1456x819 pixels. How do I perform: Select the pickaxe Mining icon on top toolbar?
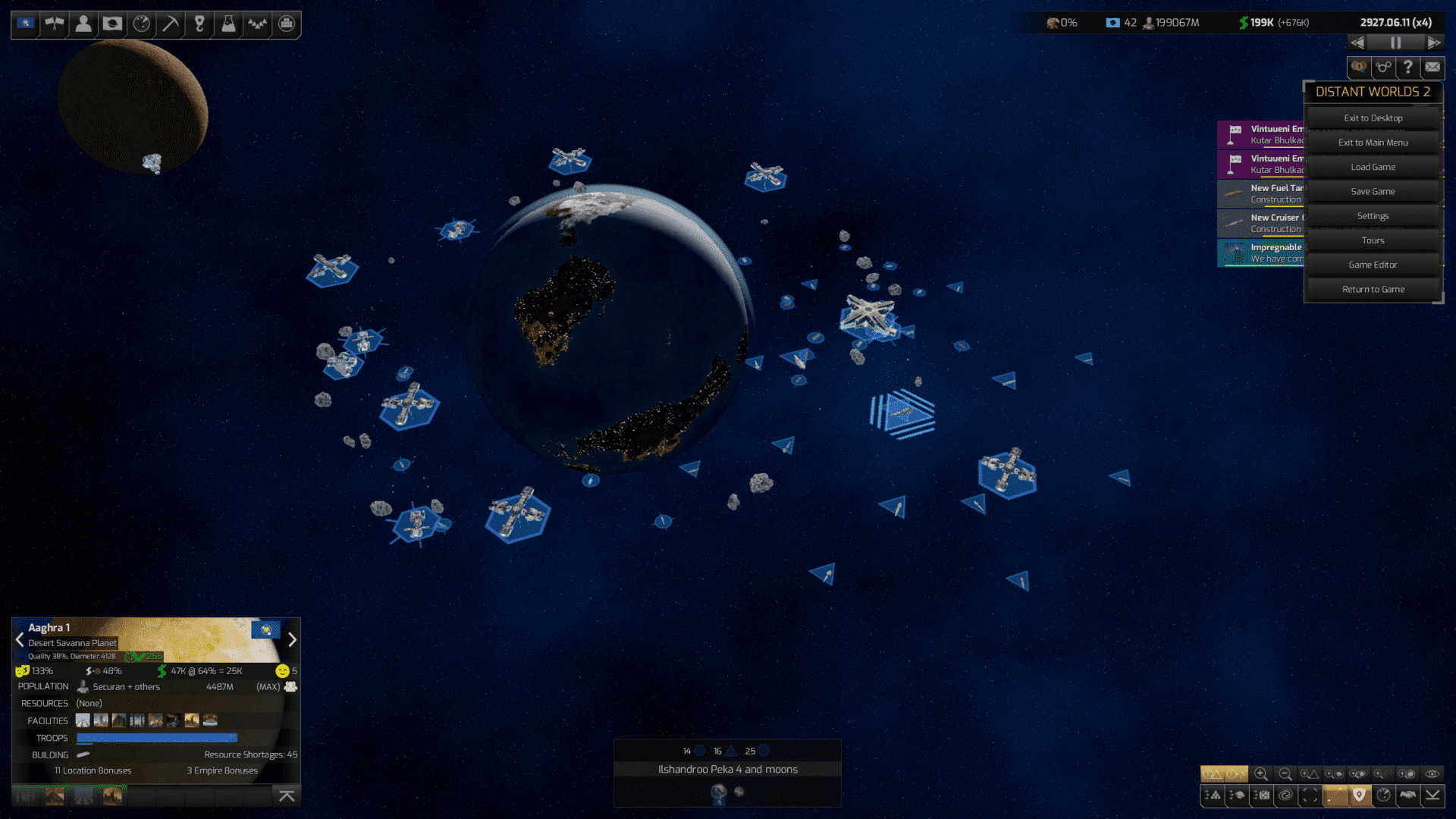[170, 24]
